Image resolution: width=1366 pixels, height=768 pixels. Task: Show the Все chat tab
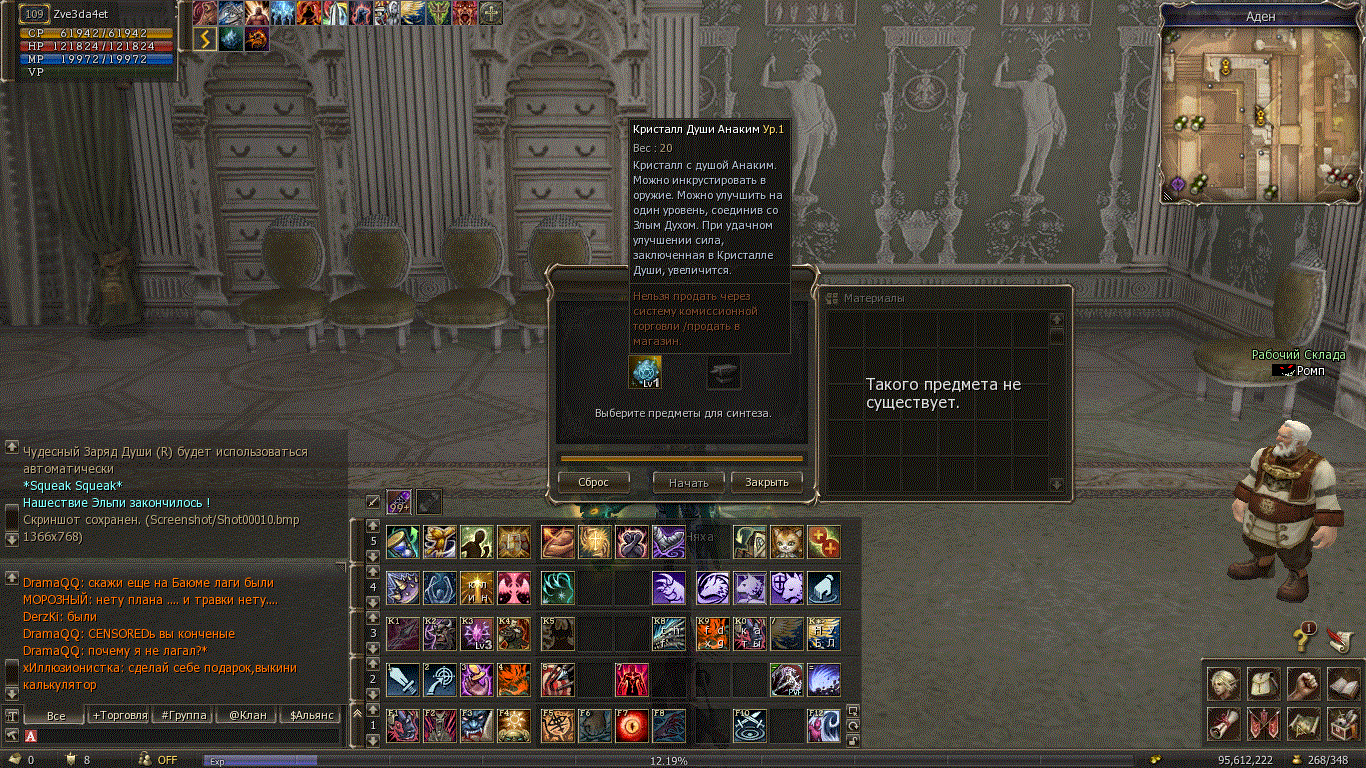pos(56,715)
